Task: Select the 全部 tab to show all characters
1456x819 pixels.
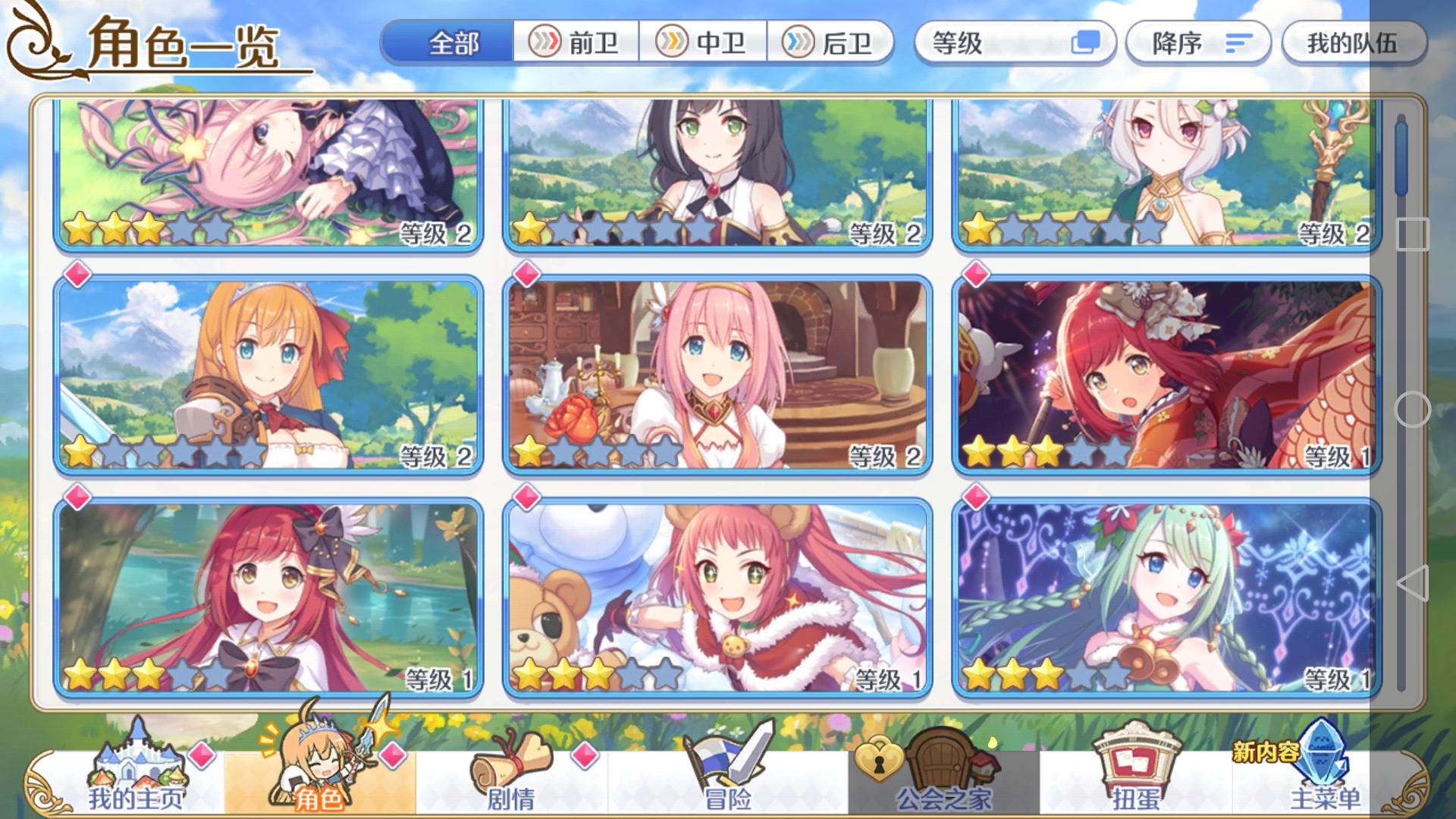Action: tap(453, 43)
